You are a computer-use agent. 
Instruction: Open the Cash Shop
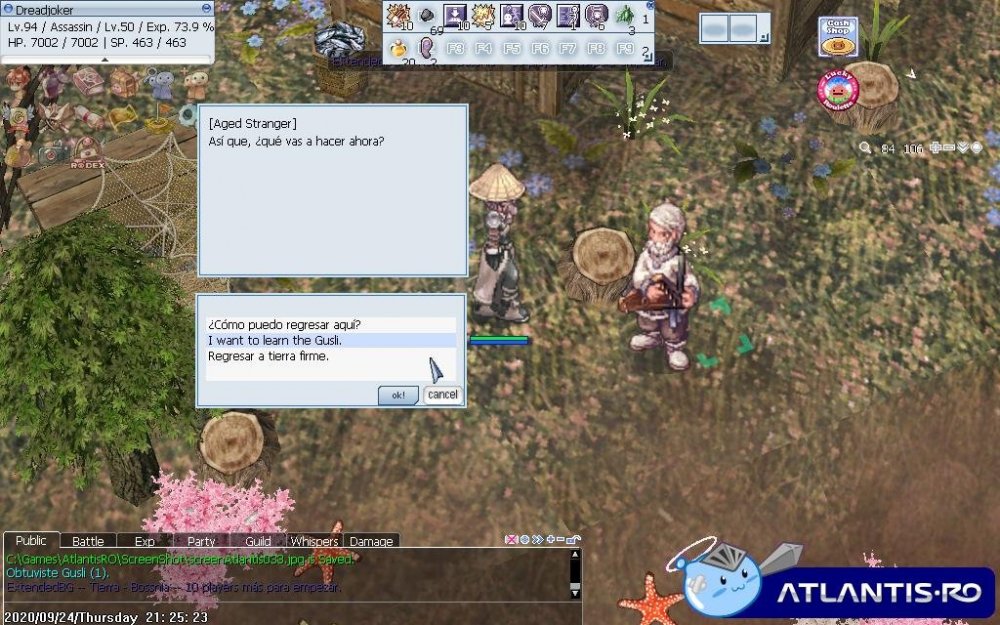pyautogui.click(x=838, y=37)
